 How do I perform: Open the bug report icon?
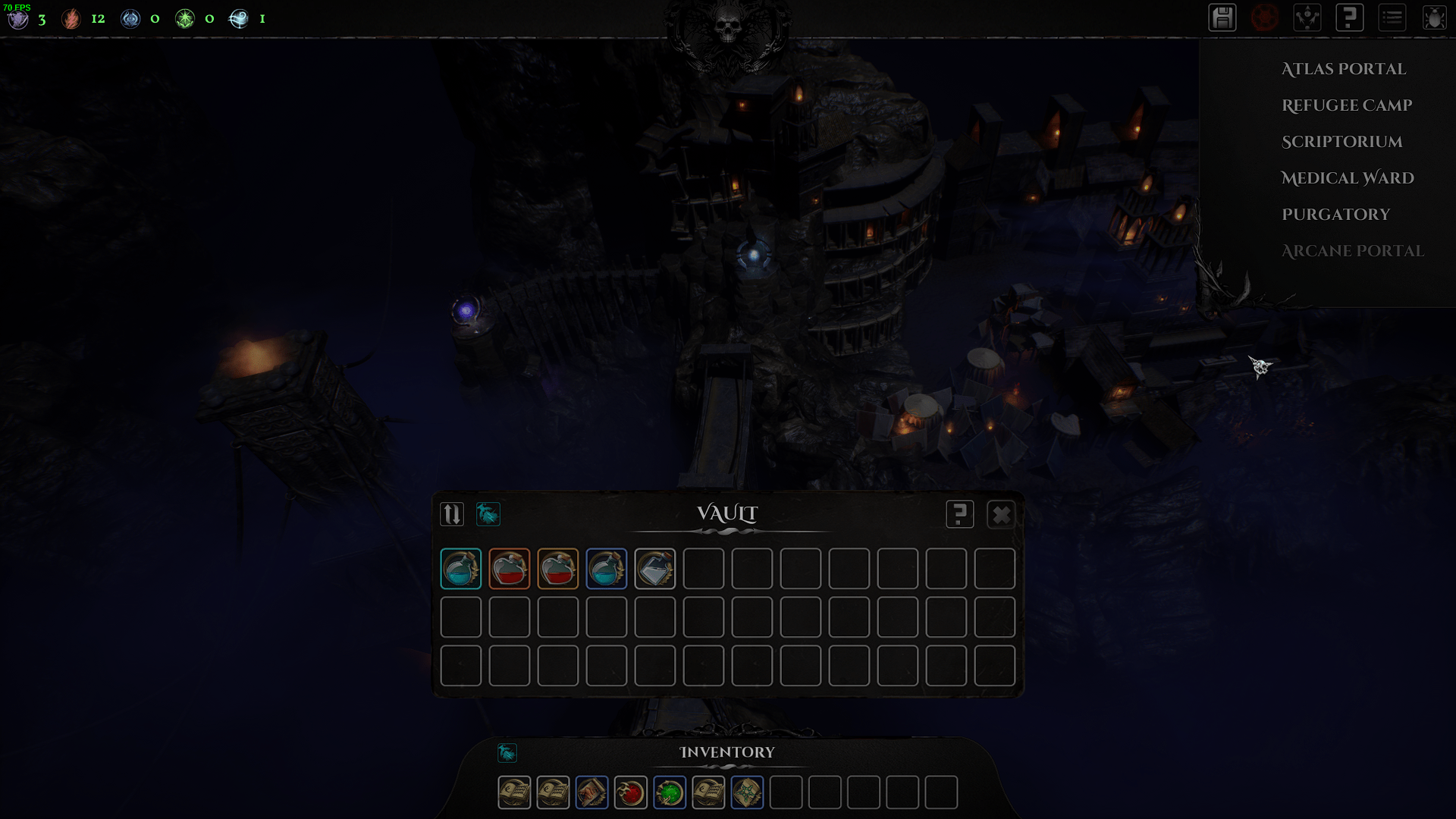click(1434, 18)
